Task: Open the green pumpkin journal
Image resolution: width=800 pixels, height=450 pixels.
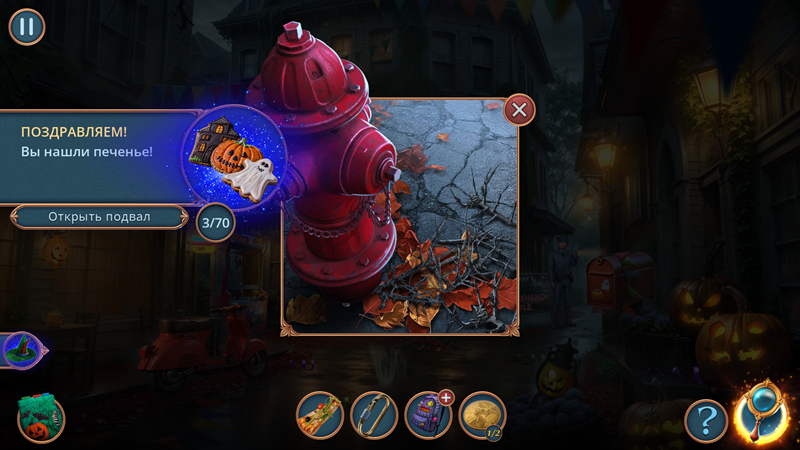Action: point(41,418)
